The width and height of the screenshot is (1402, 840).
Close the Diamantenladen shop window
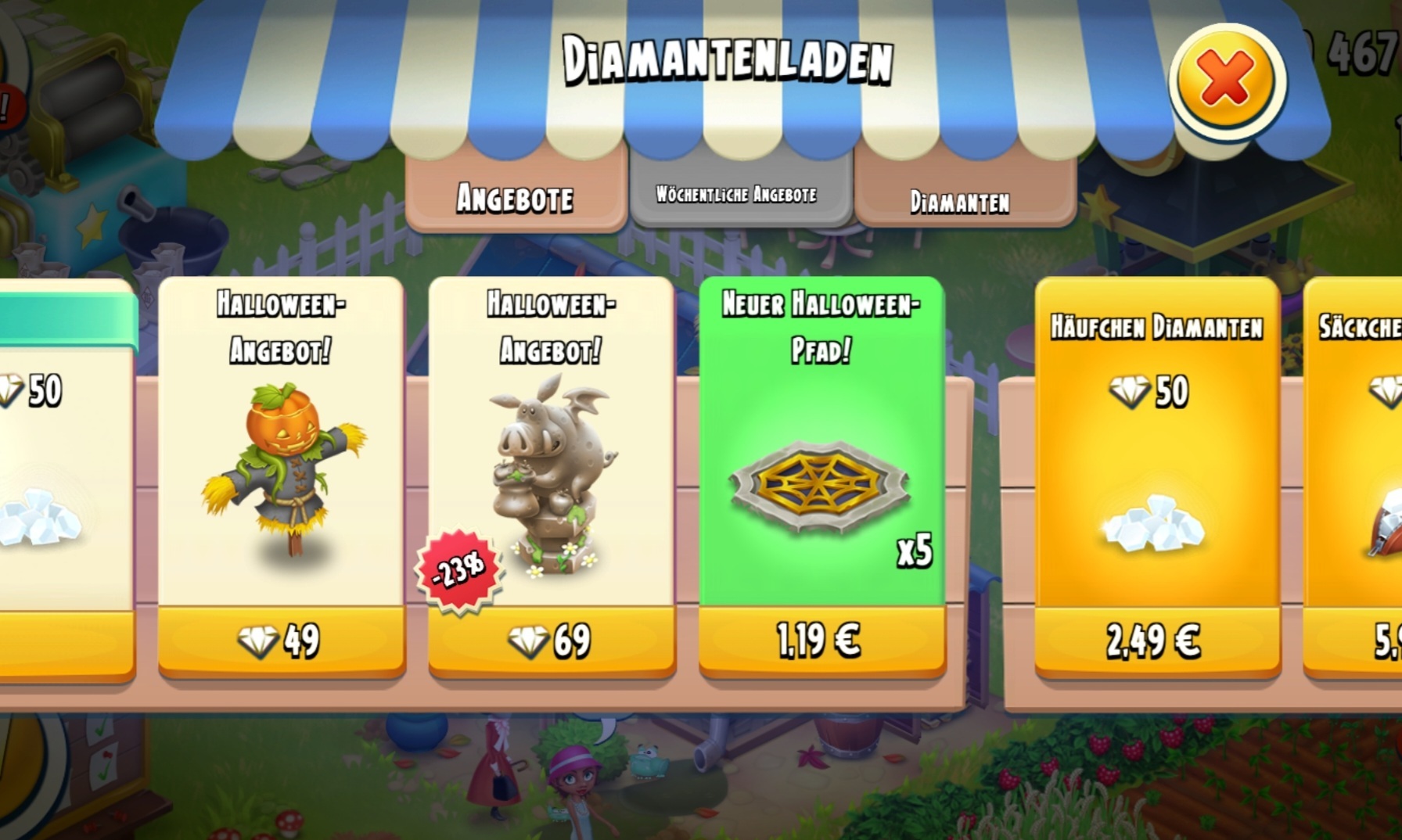pos(1226,81)
